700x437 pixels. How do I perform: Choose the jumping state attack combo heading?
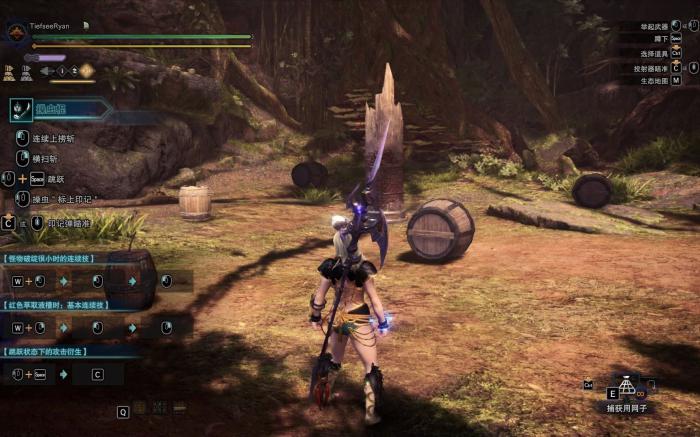click(x=50, y=351)
